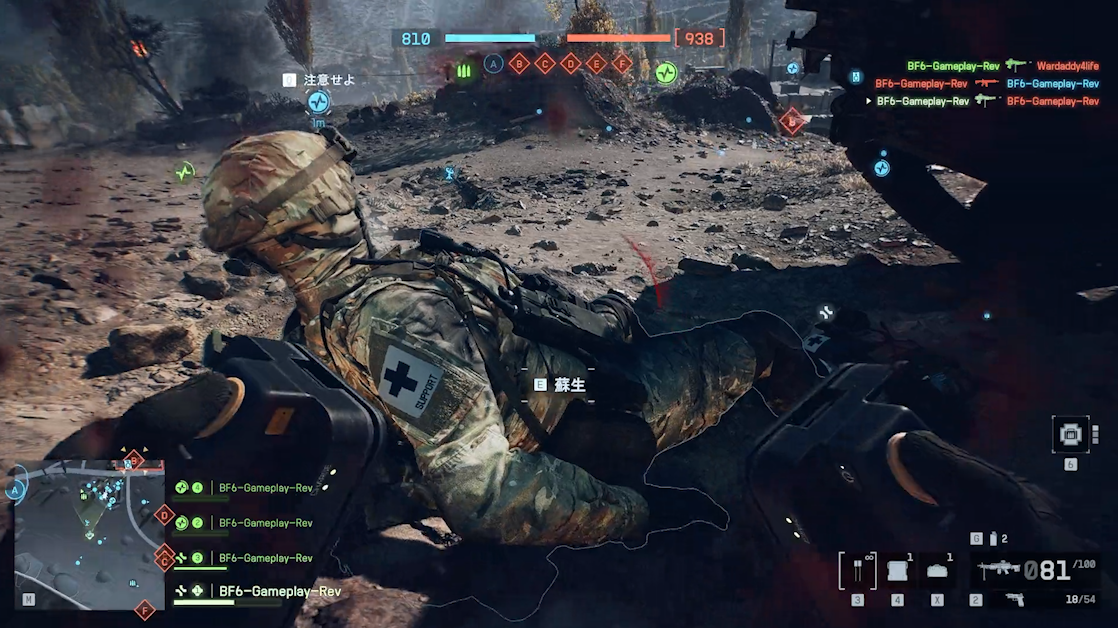Select squad member number 4 row
This screenshot has height=628, width=1118.
coord(245,488)
